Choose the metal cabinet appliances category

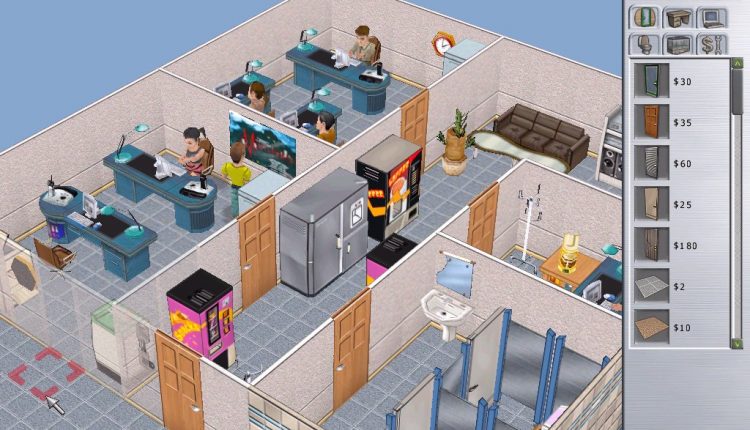pyautogui.click(x=679, y=45)
